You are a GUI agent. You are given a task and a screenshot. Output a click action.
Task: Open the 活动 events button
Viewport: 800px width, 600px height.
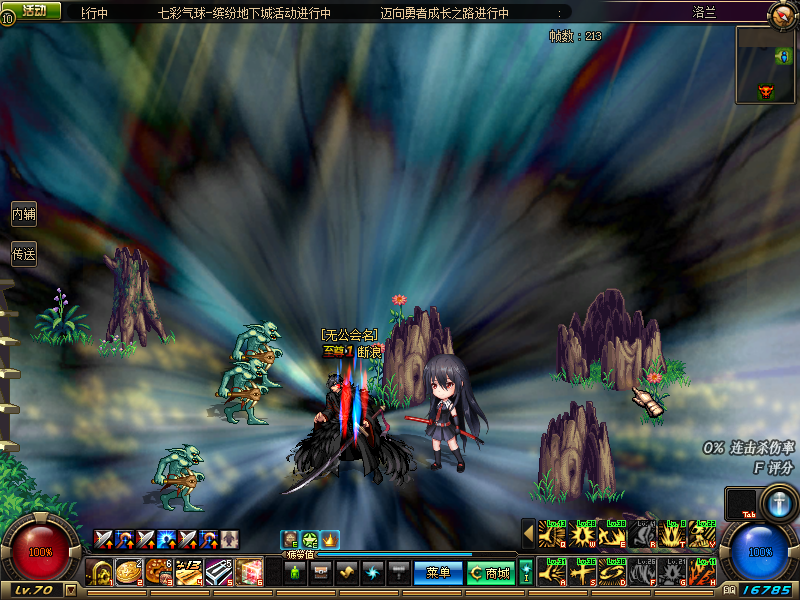(34, 10)
